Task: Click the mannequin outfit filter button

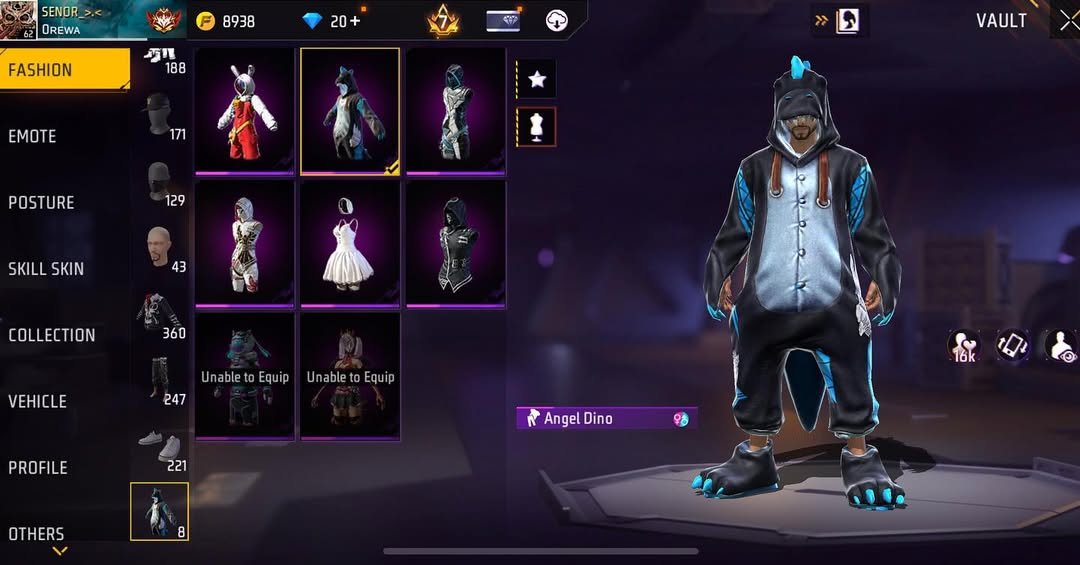Action: [536, 127]
